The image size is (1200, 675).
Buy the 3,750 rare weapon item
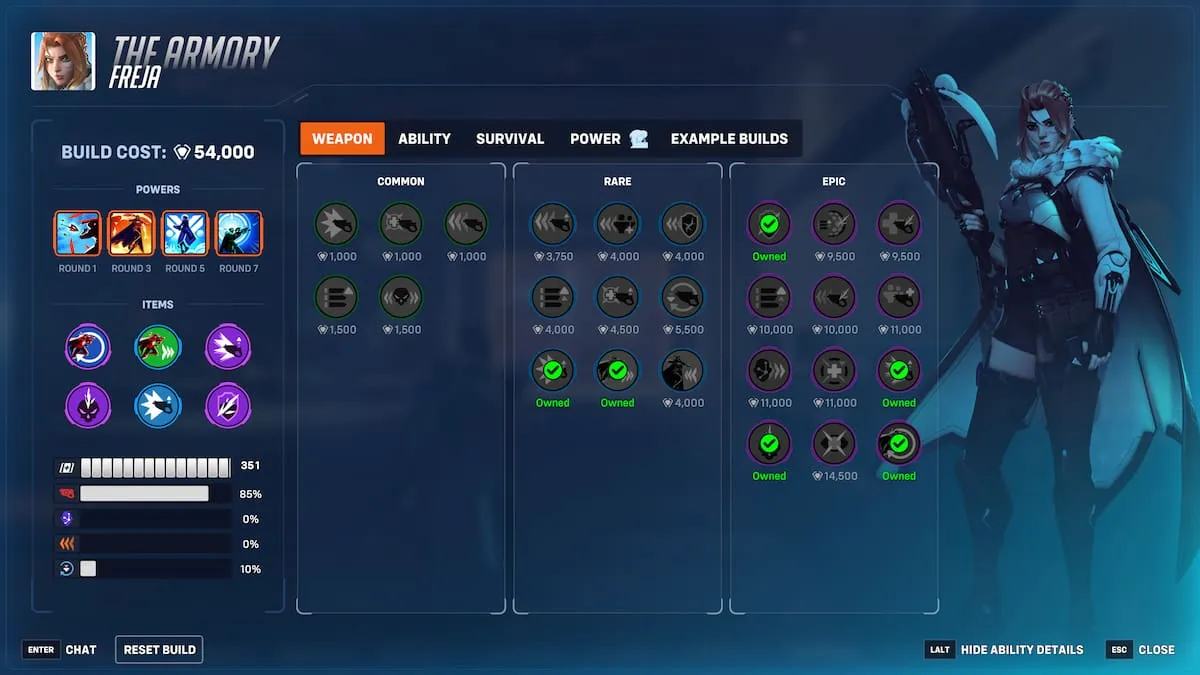(x=552, y=225)
